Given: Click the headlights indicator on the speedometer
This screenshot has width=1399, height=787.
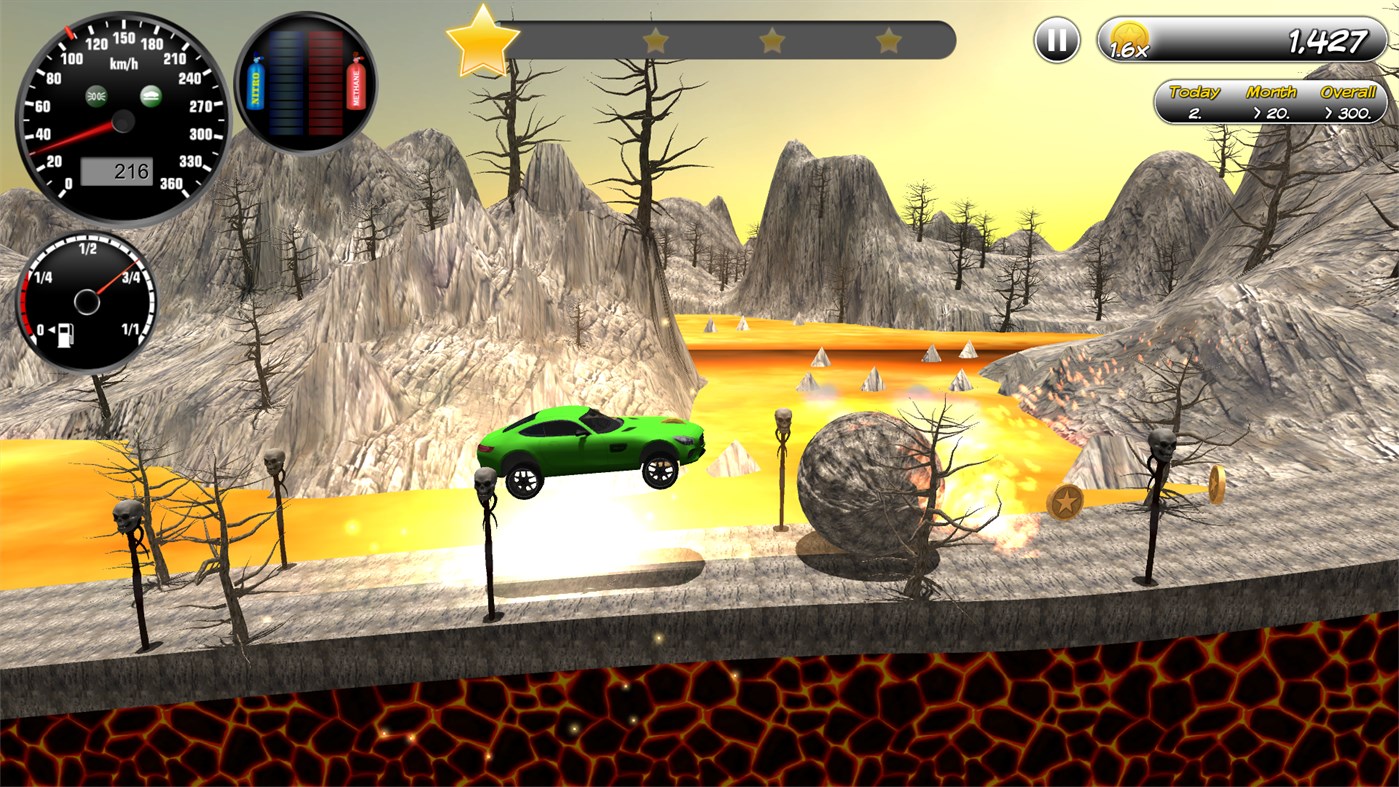Looking at the screenshot, I should [96, 94].
